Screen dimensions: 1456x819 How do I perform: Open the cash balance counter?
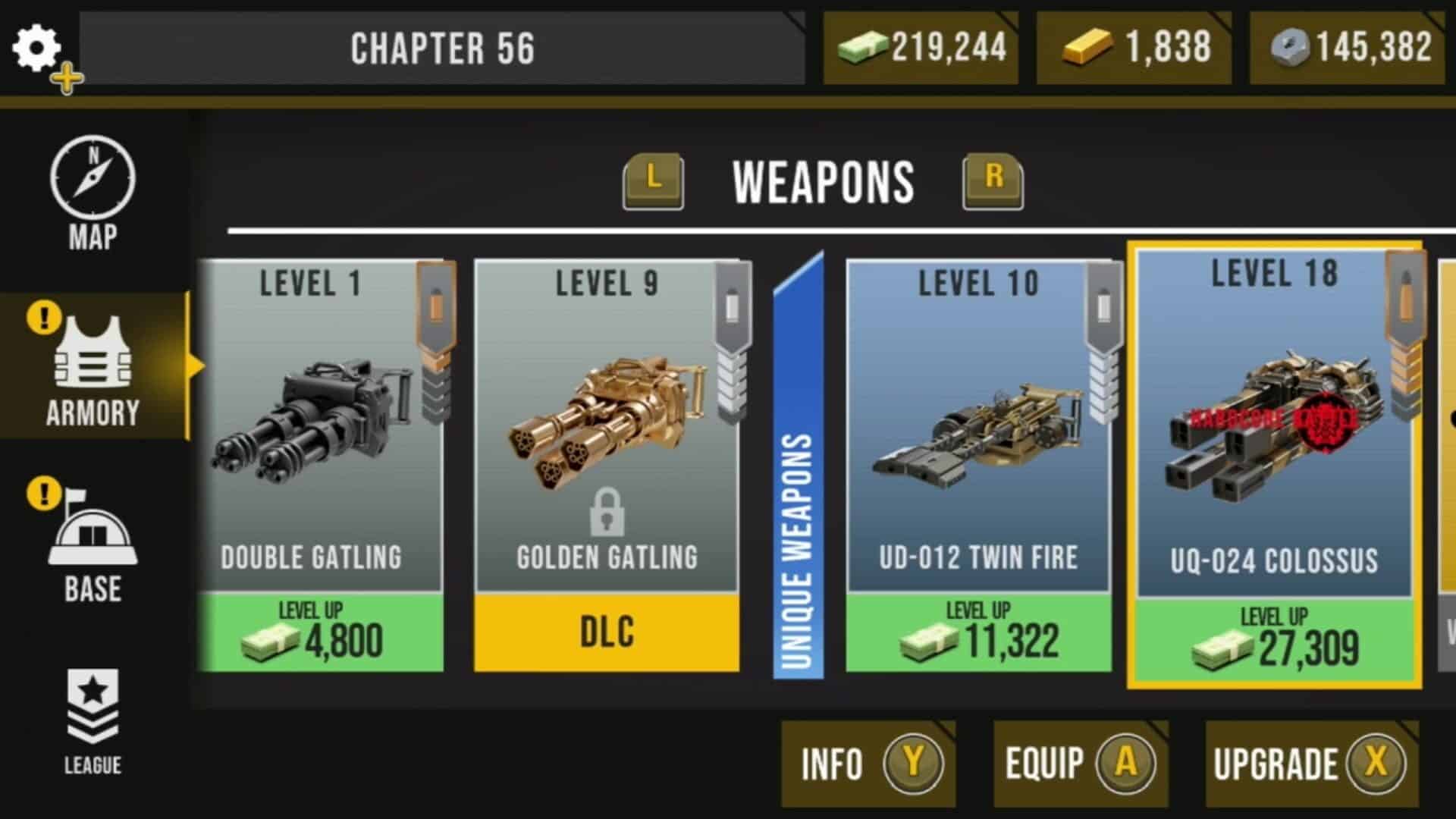pos(921,48)
